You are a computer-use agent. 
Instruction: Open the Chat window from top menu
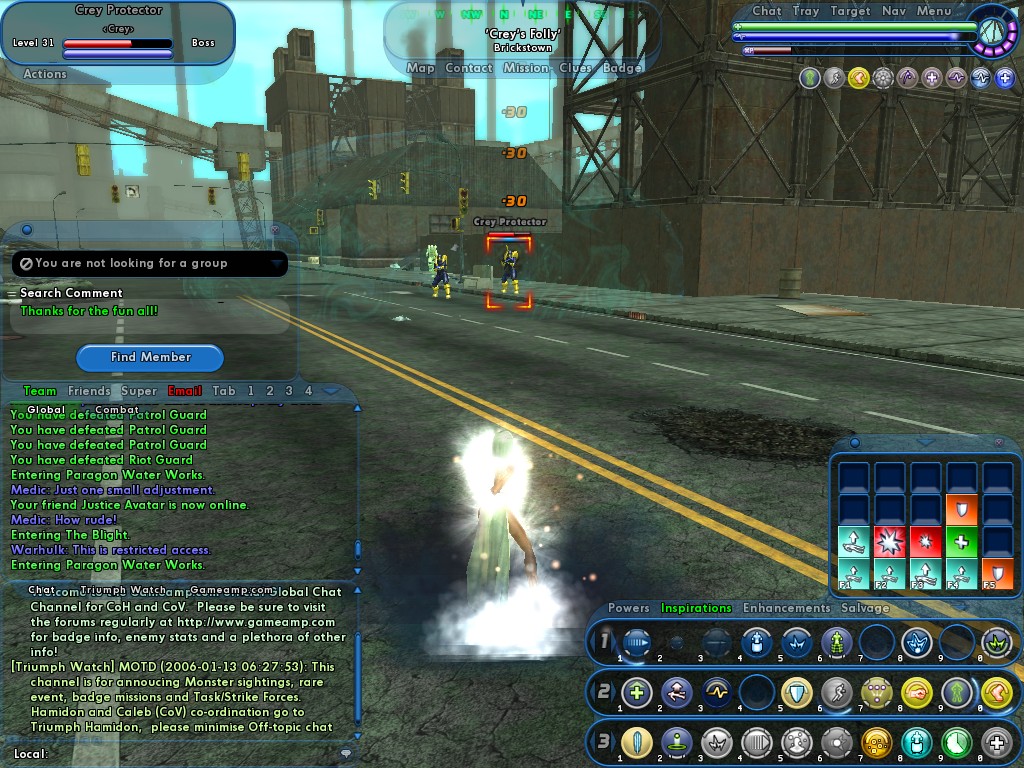766,11
